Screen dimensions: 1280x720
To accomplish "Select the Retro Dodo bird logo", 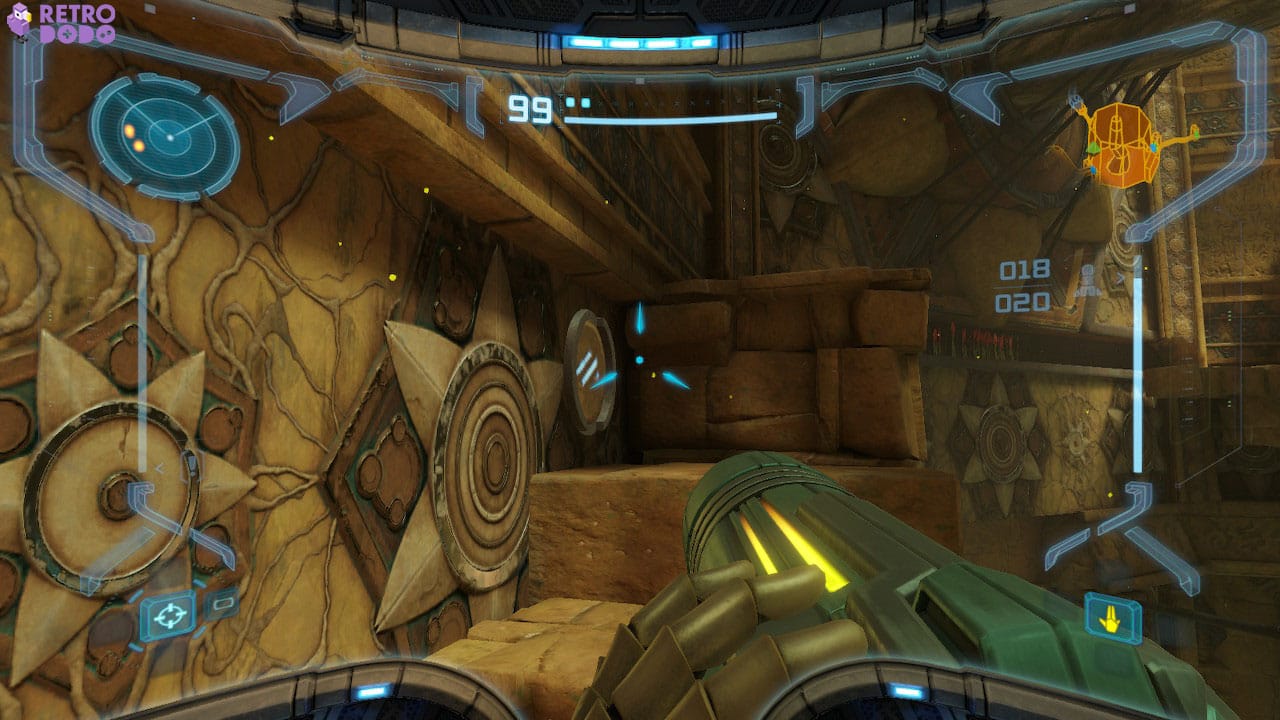I will (22, 22).
